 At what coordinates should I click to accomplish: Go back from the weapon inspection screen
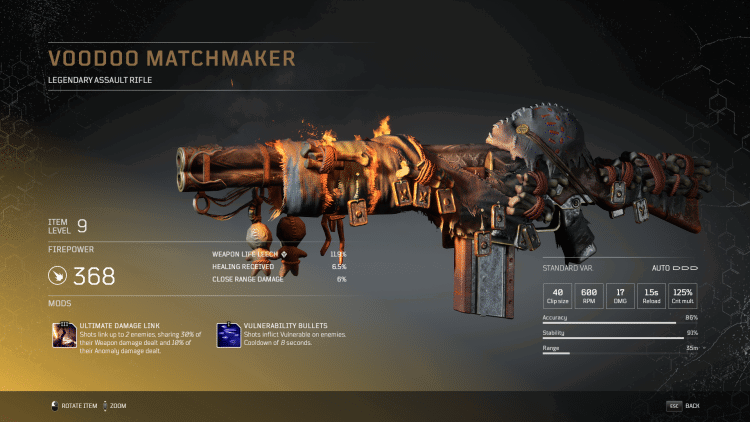point(684,405)
